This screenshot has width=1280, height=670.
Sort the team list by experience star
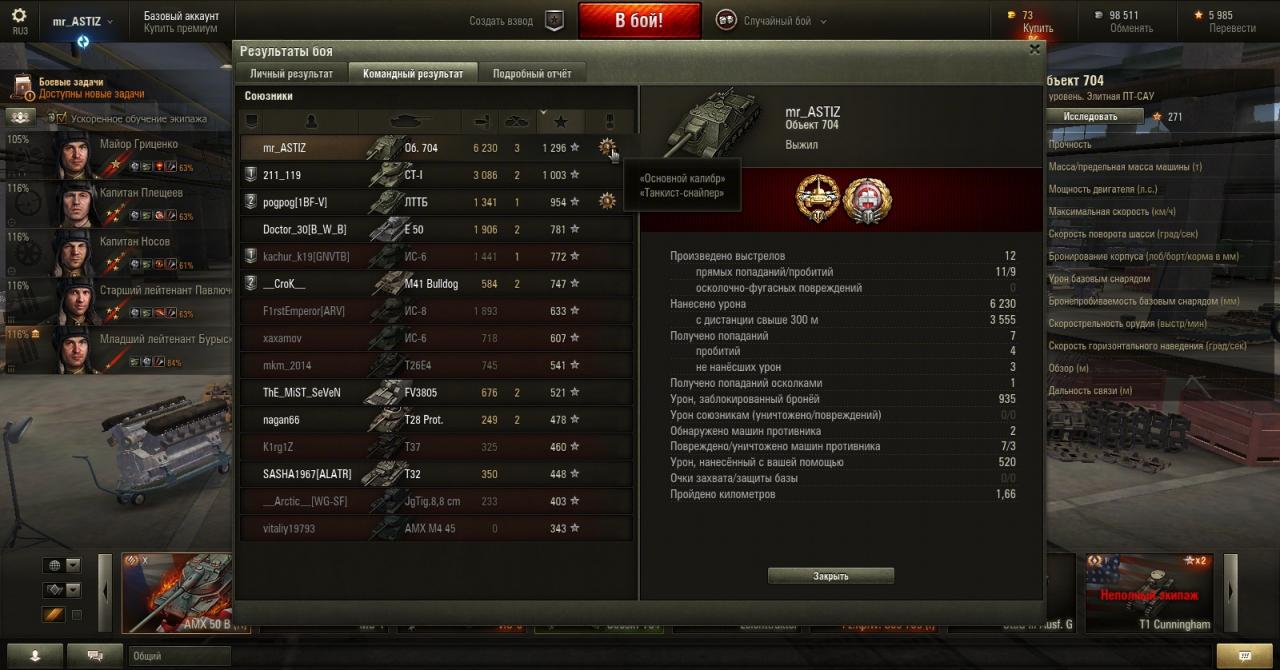pos(560,121)
